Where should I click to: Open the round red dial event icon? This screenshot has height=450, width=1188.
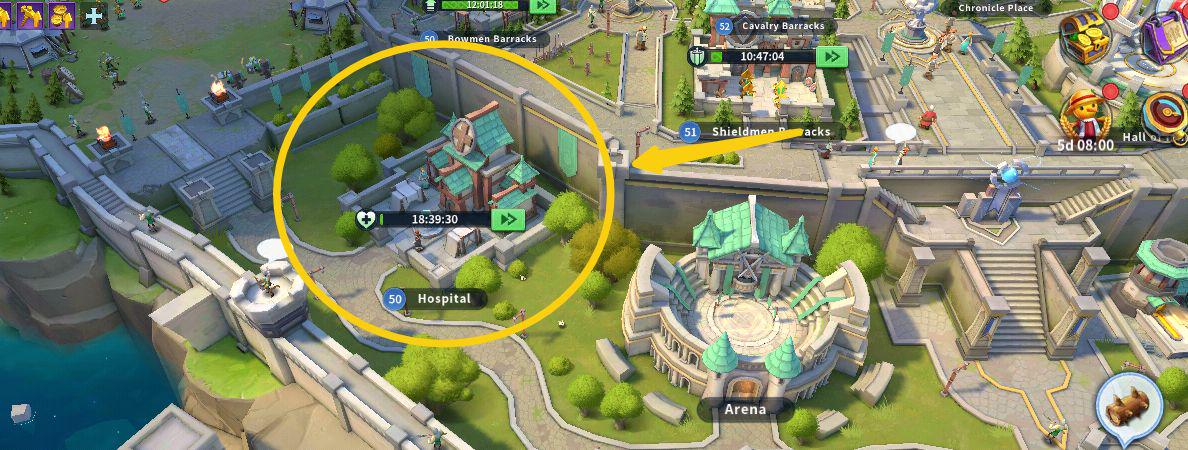coord(1166,112)
